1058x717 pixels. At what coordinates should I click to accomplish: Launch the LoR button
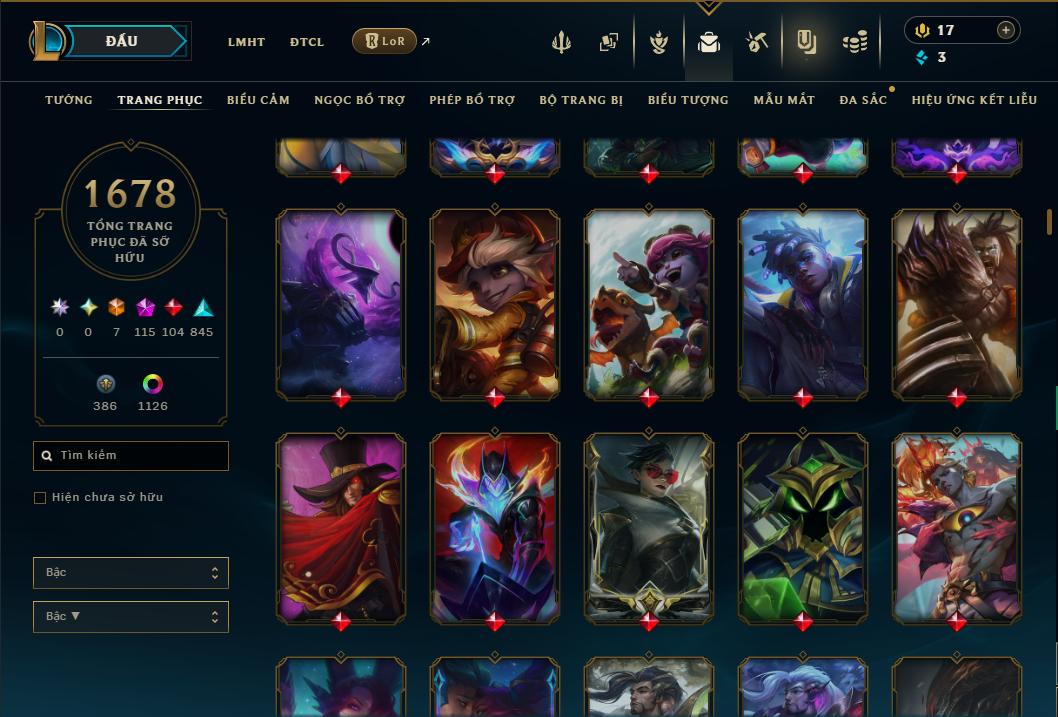[x=384, y=42]
